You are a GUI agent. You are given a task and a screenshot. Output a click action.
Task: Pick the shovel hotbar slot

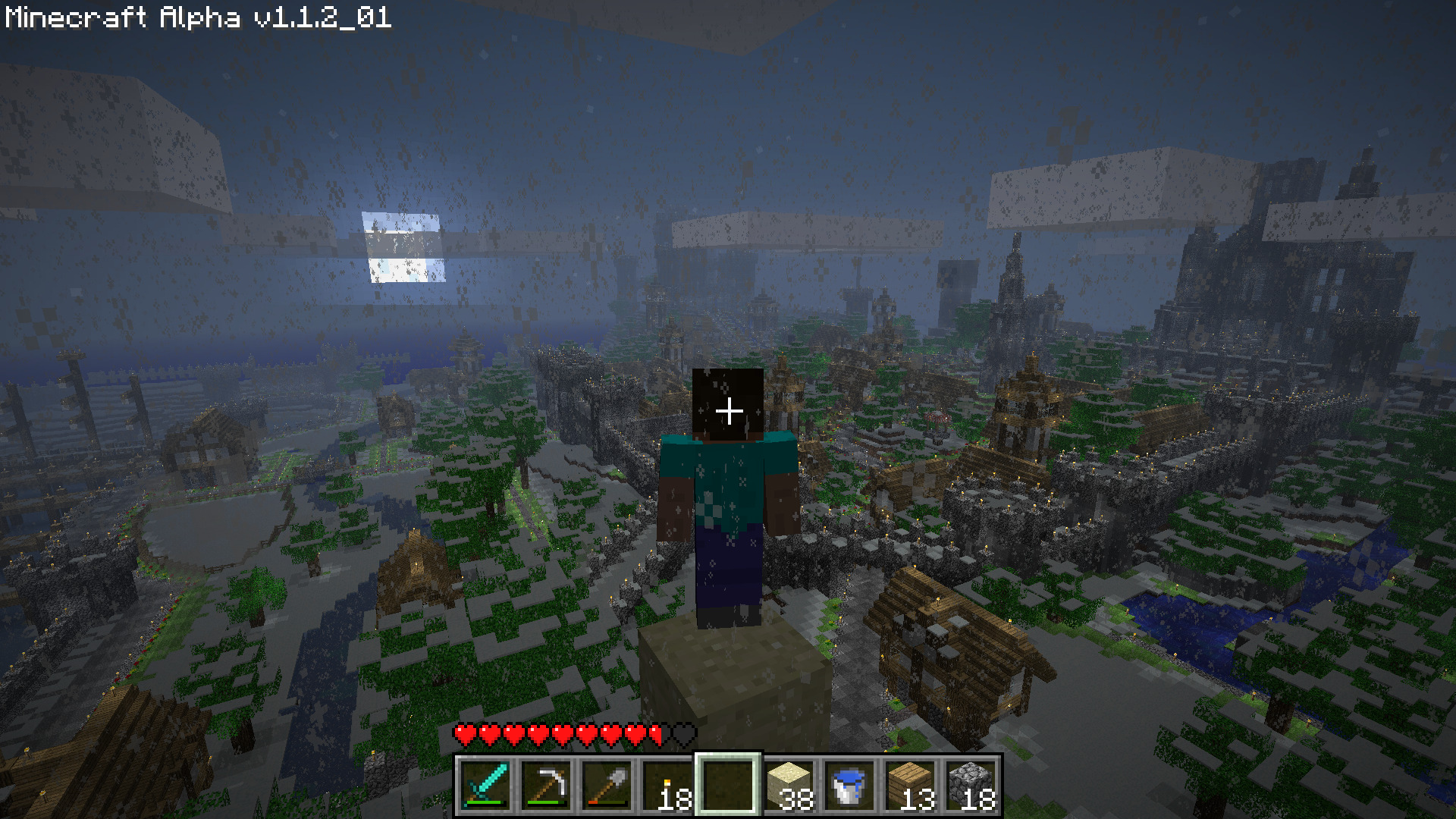[x=607, y=785]
